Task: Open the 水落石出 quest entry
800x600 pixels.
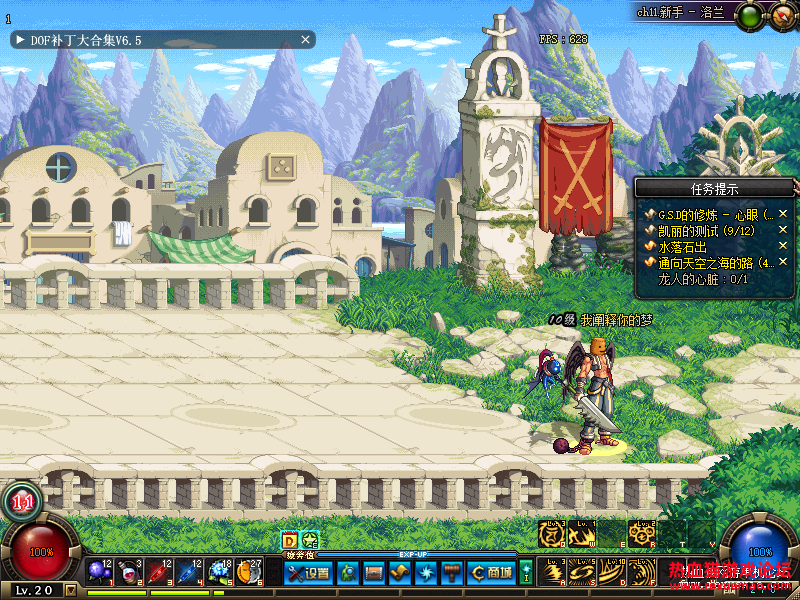Action: point(682,247)
